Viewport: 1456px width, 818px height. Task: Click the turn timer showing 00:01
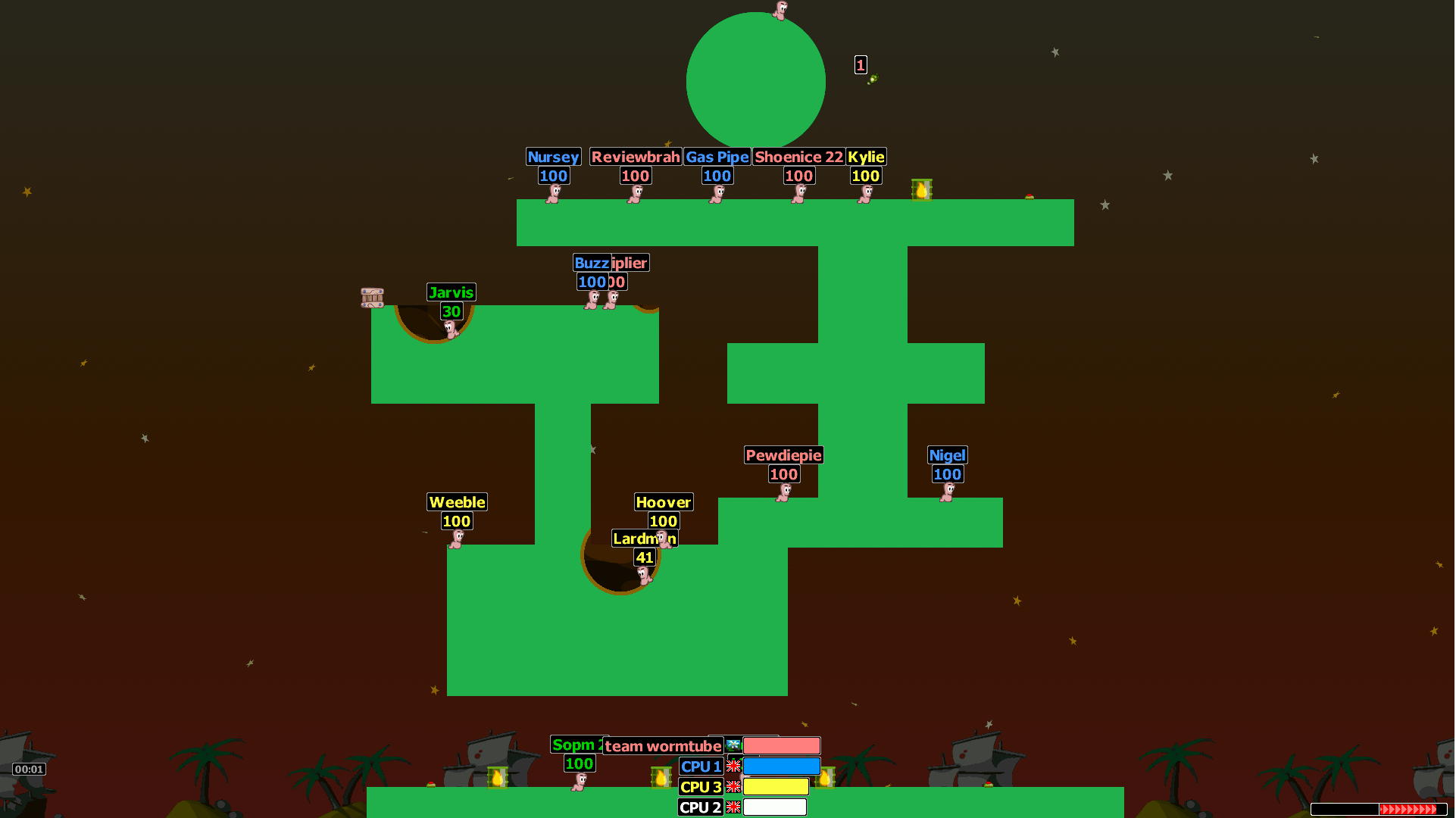point(30,769)
